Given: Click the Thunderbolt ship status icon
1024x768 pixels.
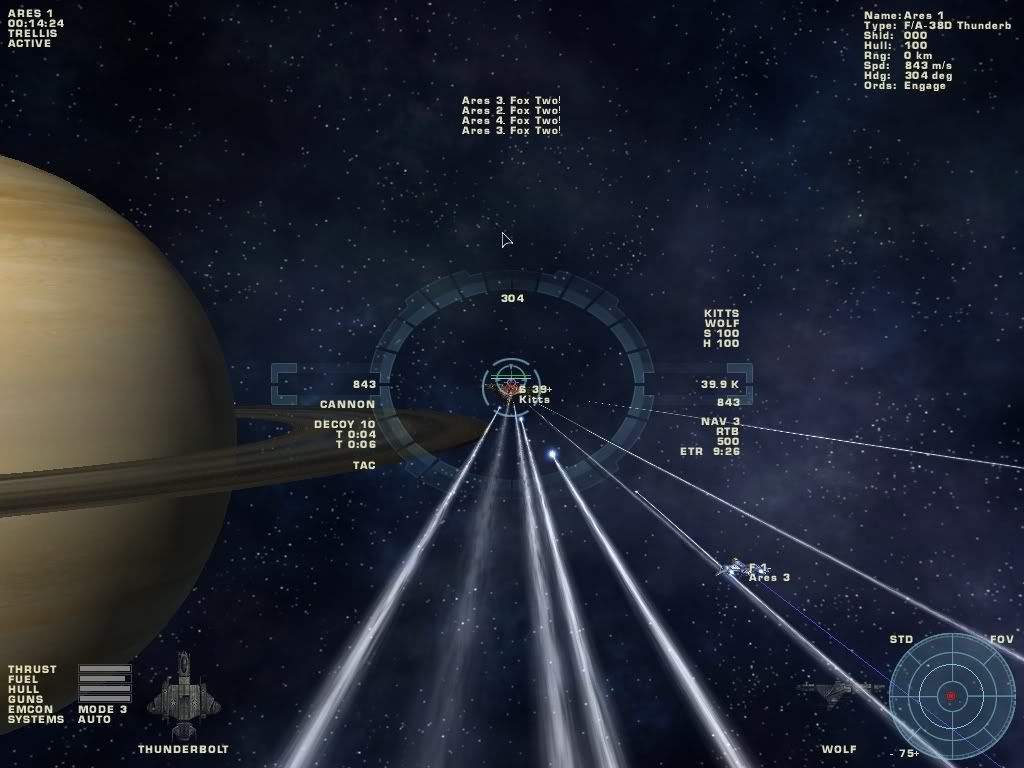Looking at the screenshot, I should [x=183, y=692].
